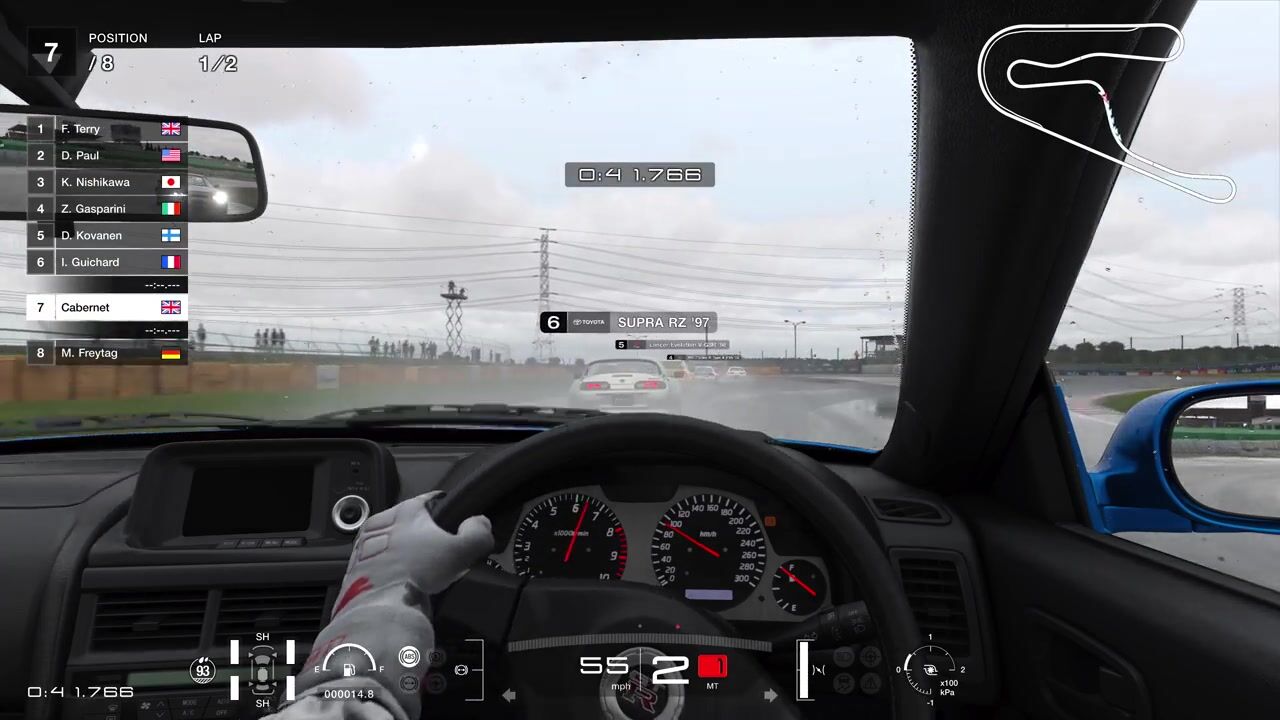Select I. Guichard's leaderboard row

click(106, 262)
